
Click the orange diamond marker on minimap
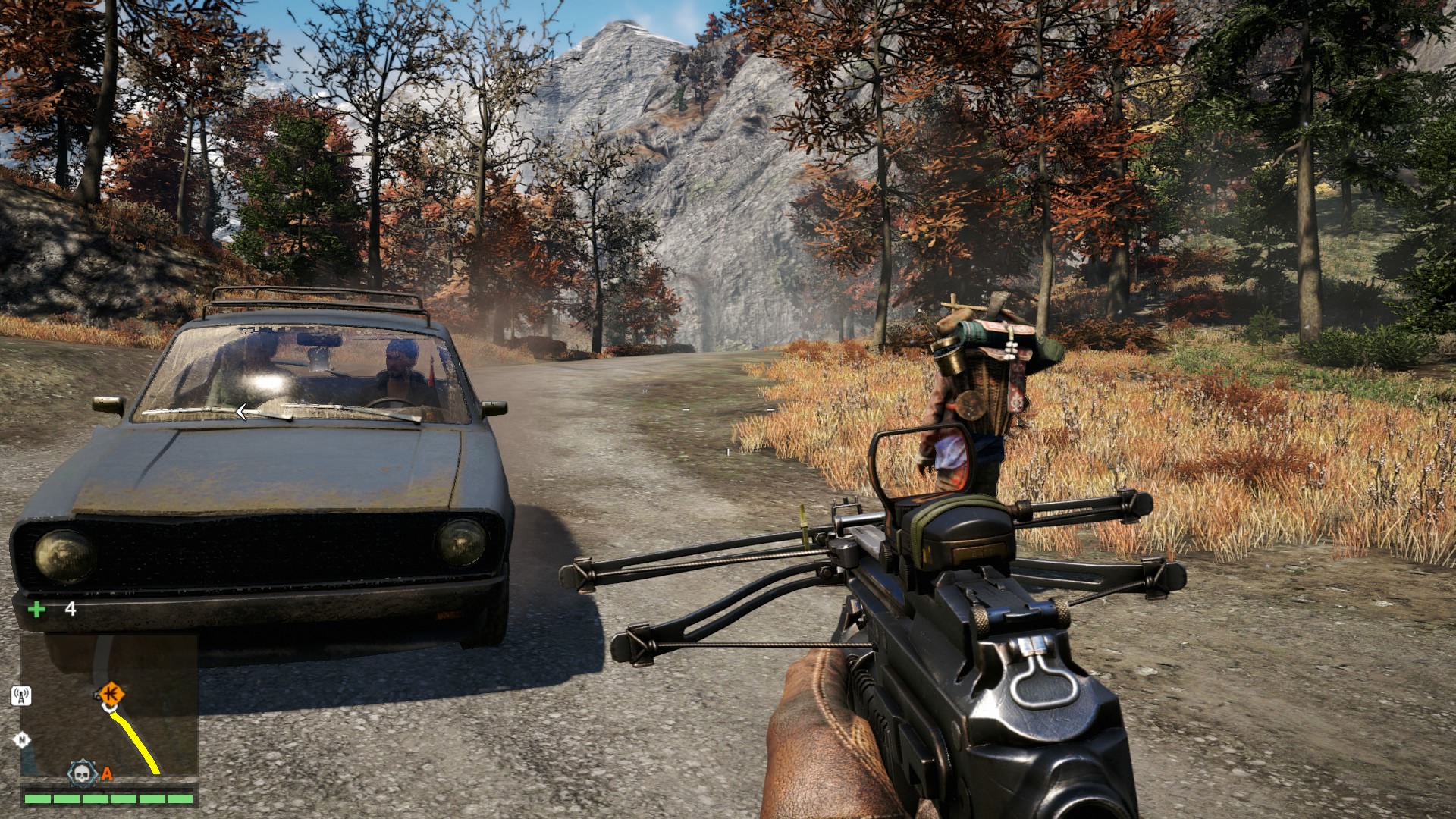click(x=113, y=692)
